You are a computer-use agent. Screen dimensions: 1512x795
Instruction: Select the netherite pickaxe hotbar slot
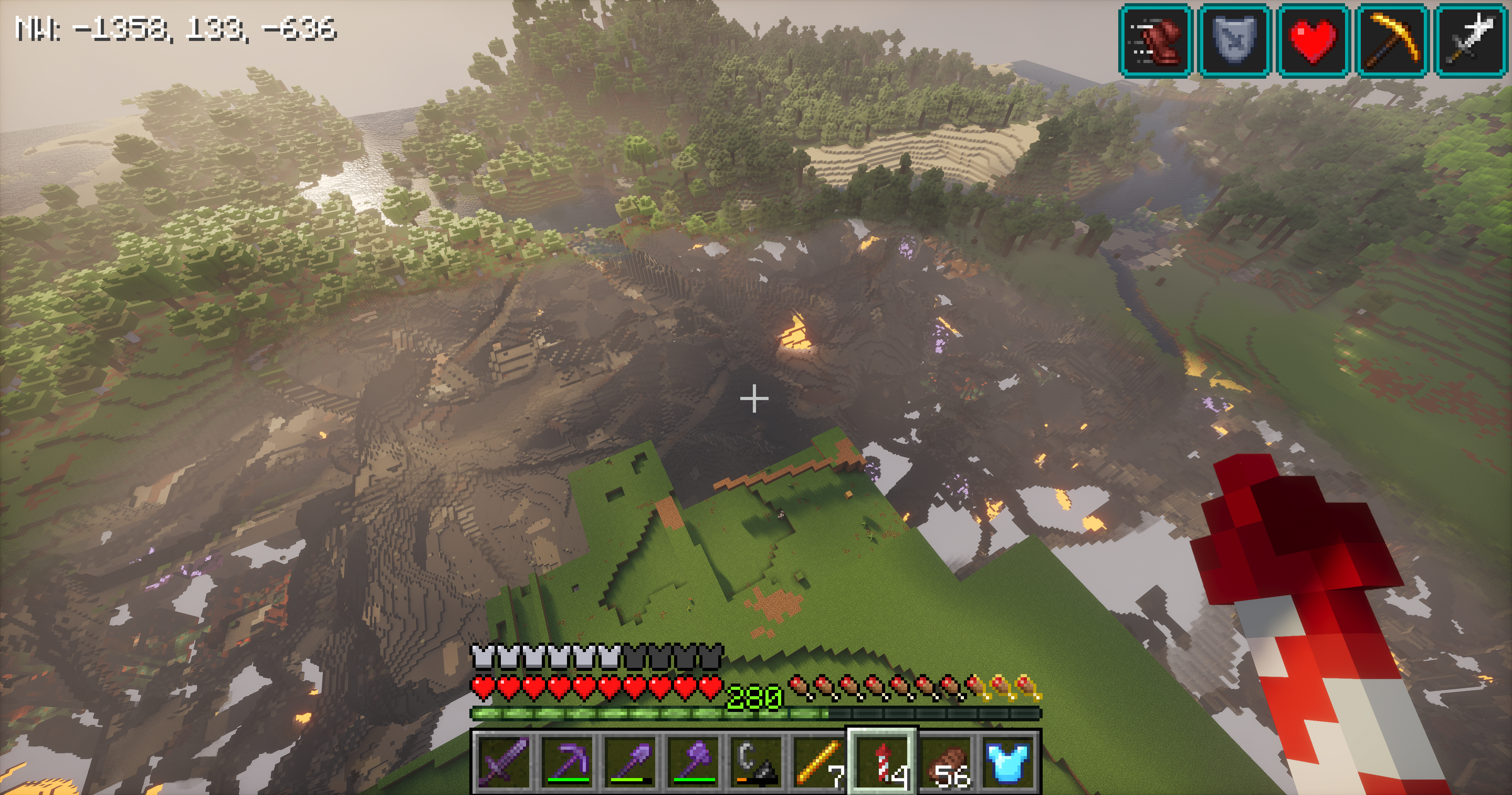[x=567, y=762]
